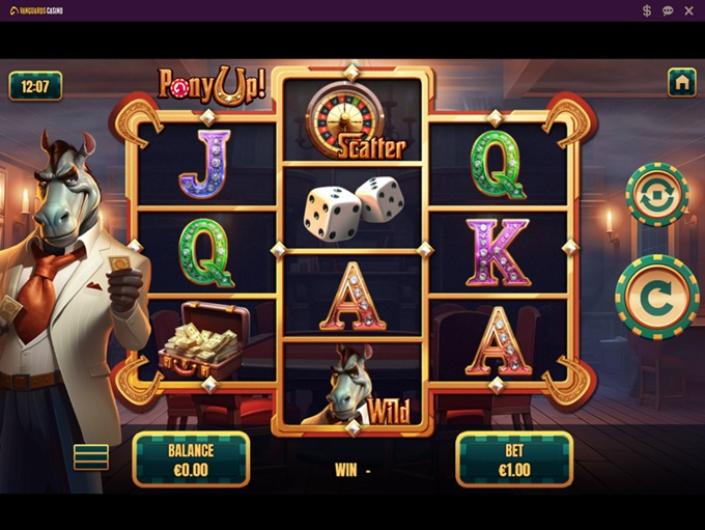Activate the autoplay chip button

656,194
